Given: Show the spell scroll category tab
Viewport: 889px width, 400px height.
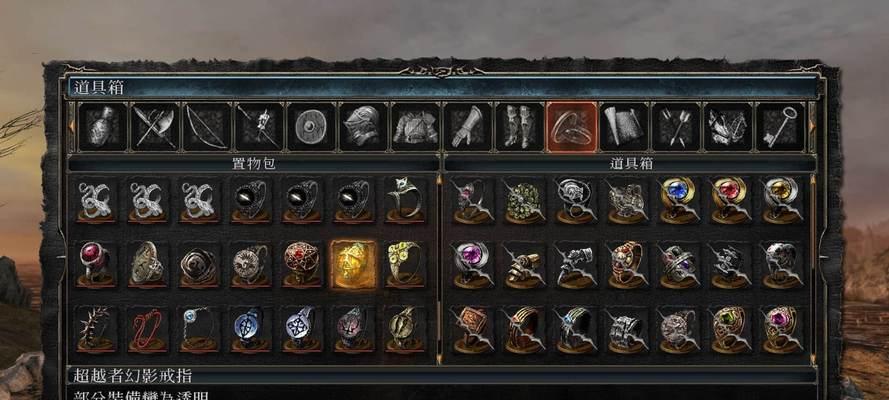Looking at the screenshot, I should (x=624, y=127).
